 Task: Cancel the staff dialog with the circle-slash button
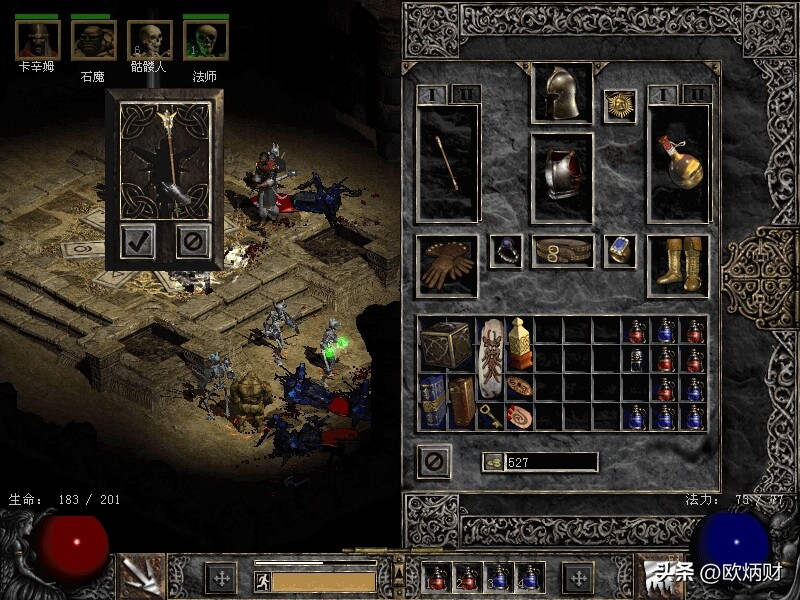pyautogui.click(x=193, y=241)
